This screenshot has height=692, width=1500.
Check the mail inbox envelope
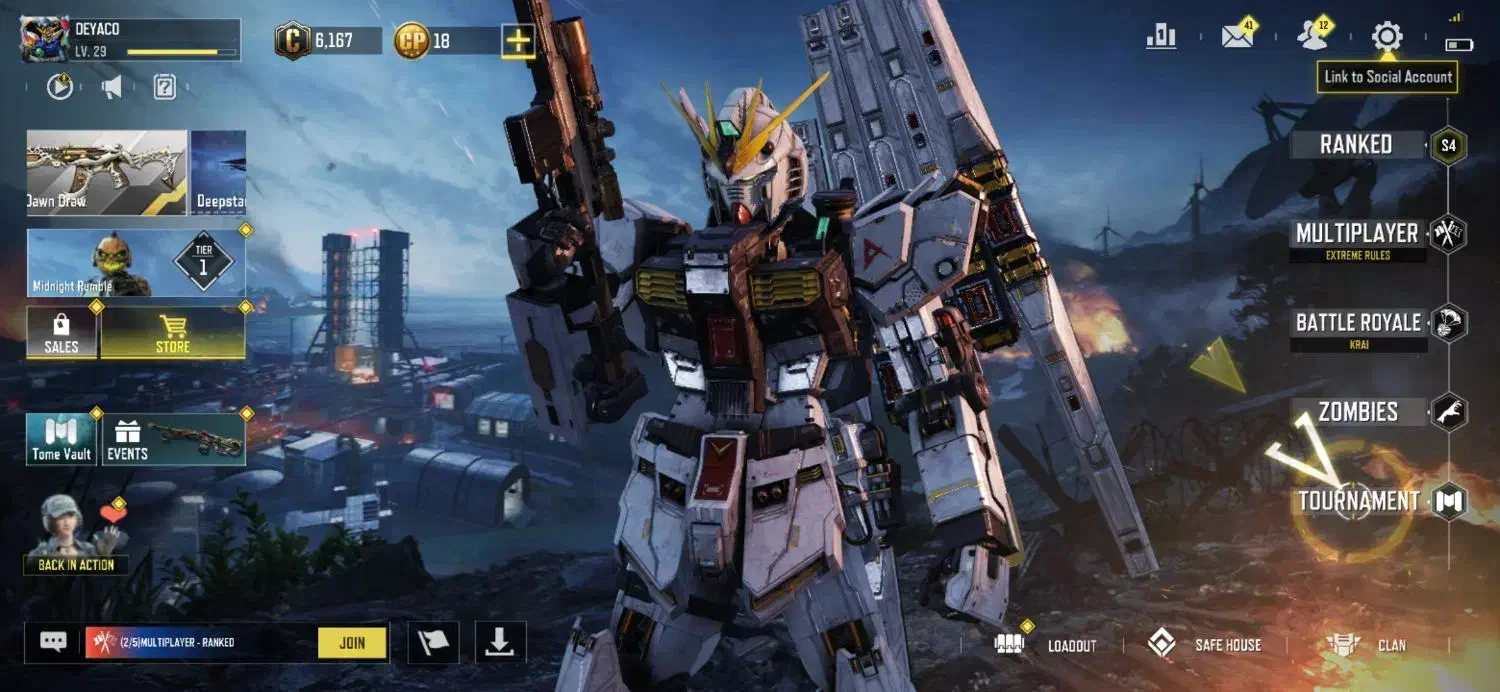[1237, 37]
